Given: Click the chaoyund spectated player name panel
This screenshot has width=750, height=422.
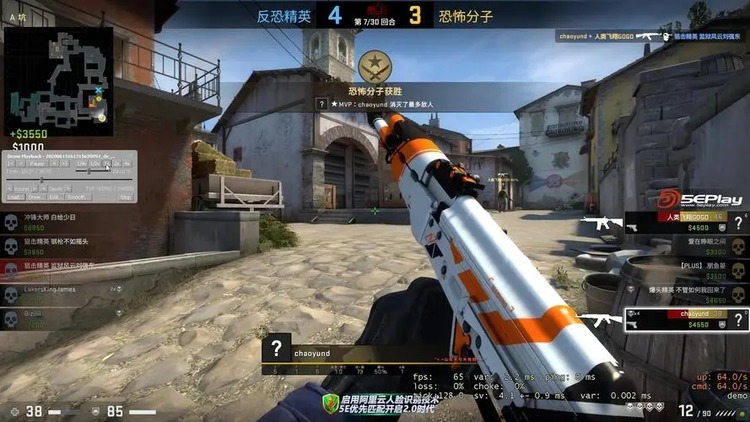Looking at the screenshot, I should point(330,351).
